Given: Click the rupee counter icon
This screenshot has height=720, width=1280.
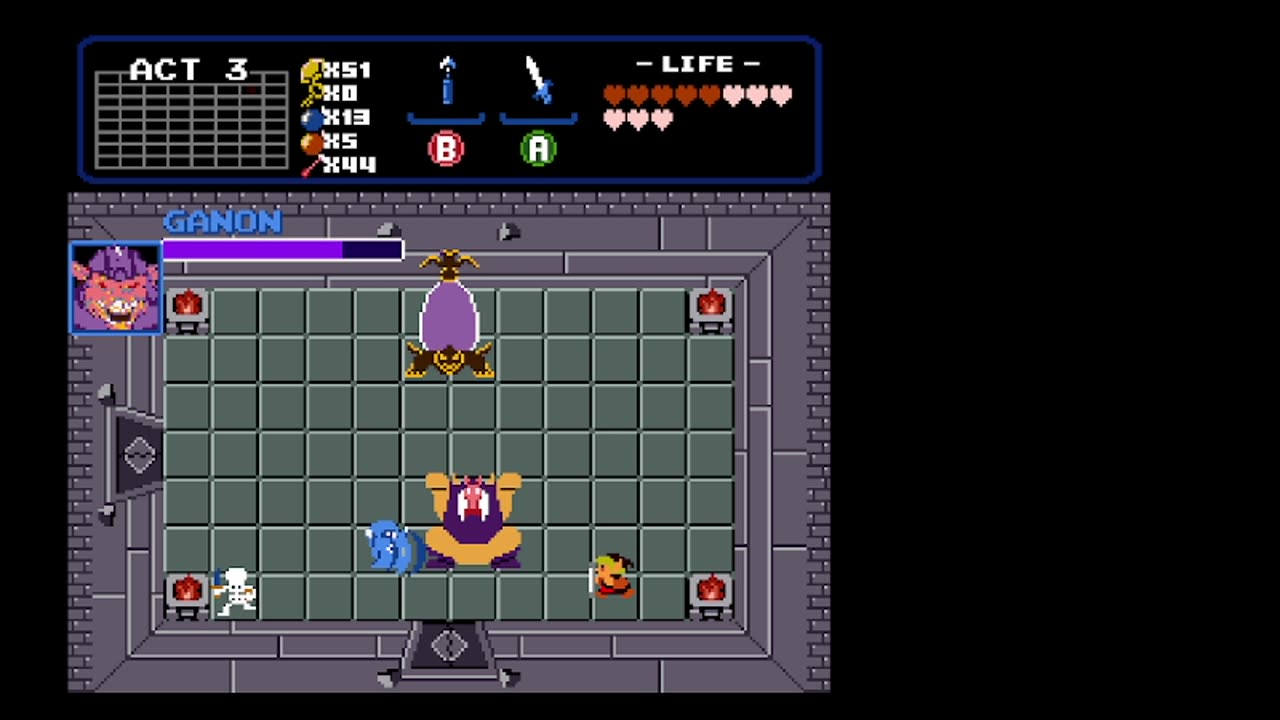Looking at the screenshot, I should [313, 70].
